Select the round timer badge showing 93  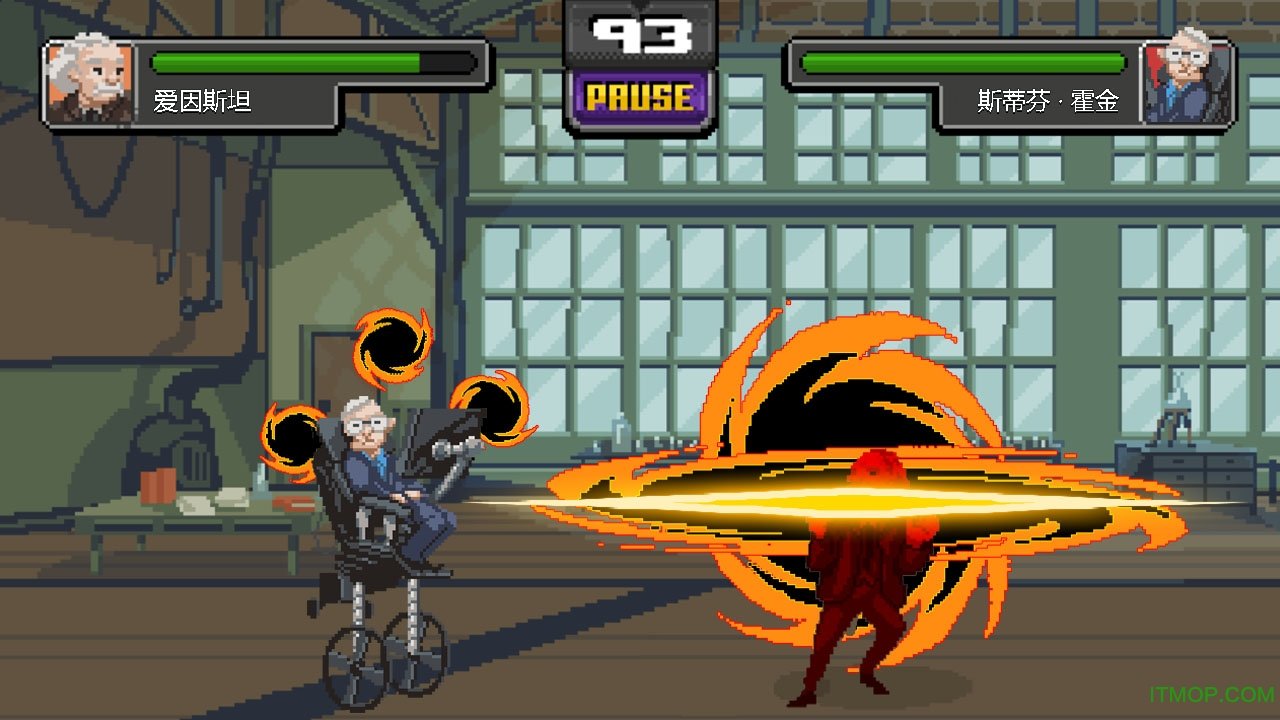640,33
